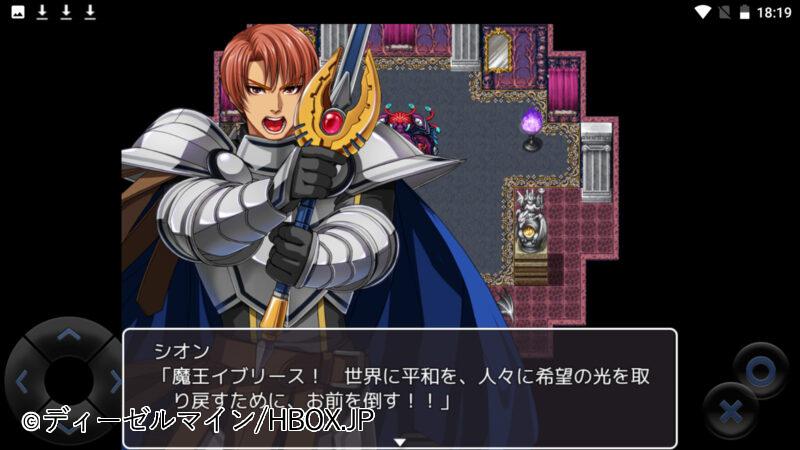This screenshot has width=800, height=450.
Task: Tap the blue cross cancel button
Action: tap(730, 410)
